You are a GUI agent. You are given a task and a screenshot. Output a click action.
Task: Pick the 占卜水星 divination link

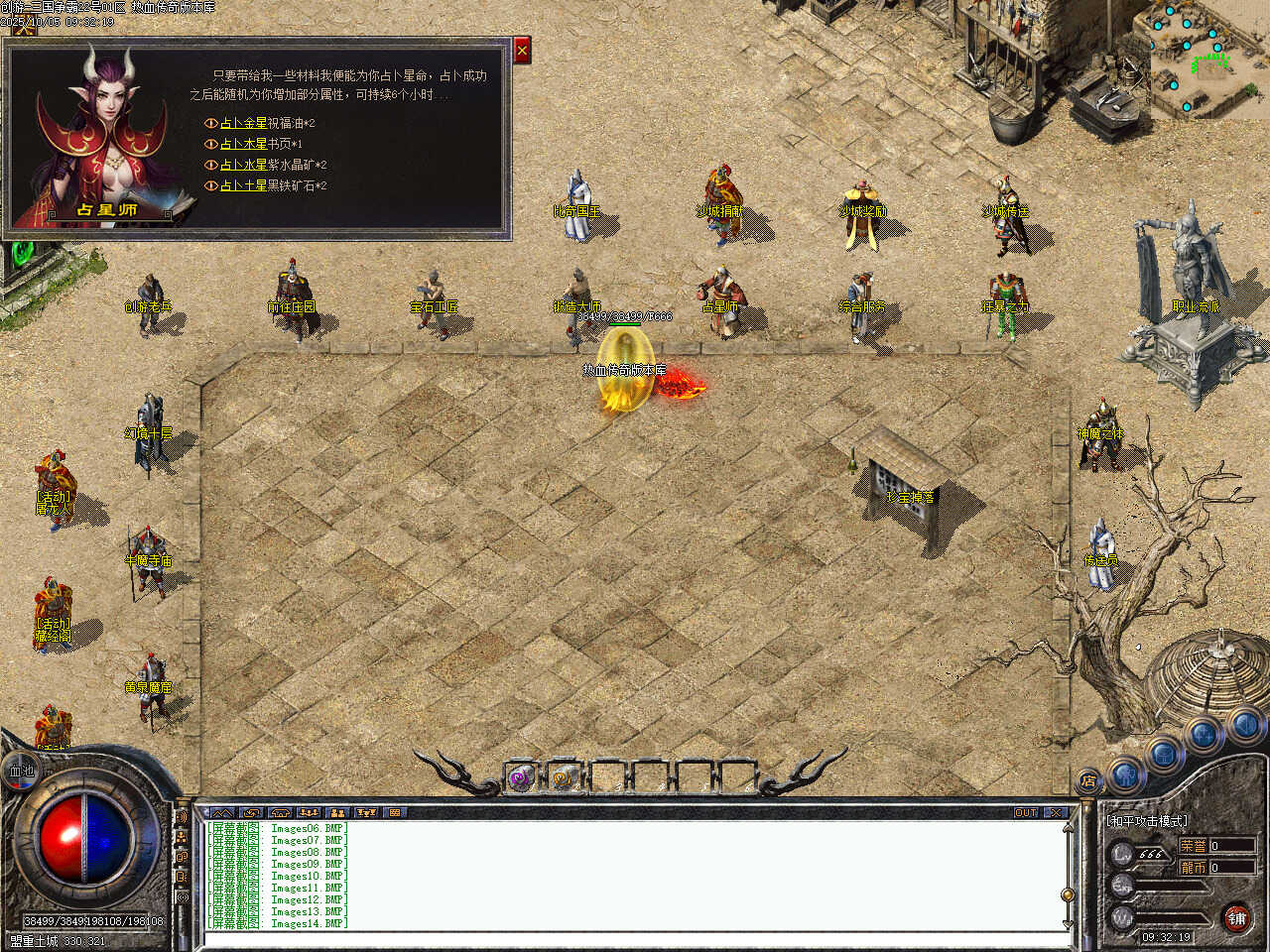tap(243, 165)
